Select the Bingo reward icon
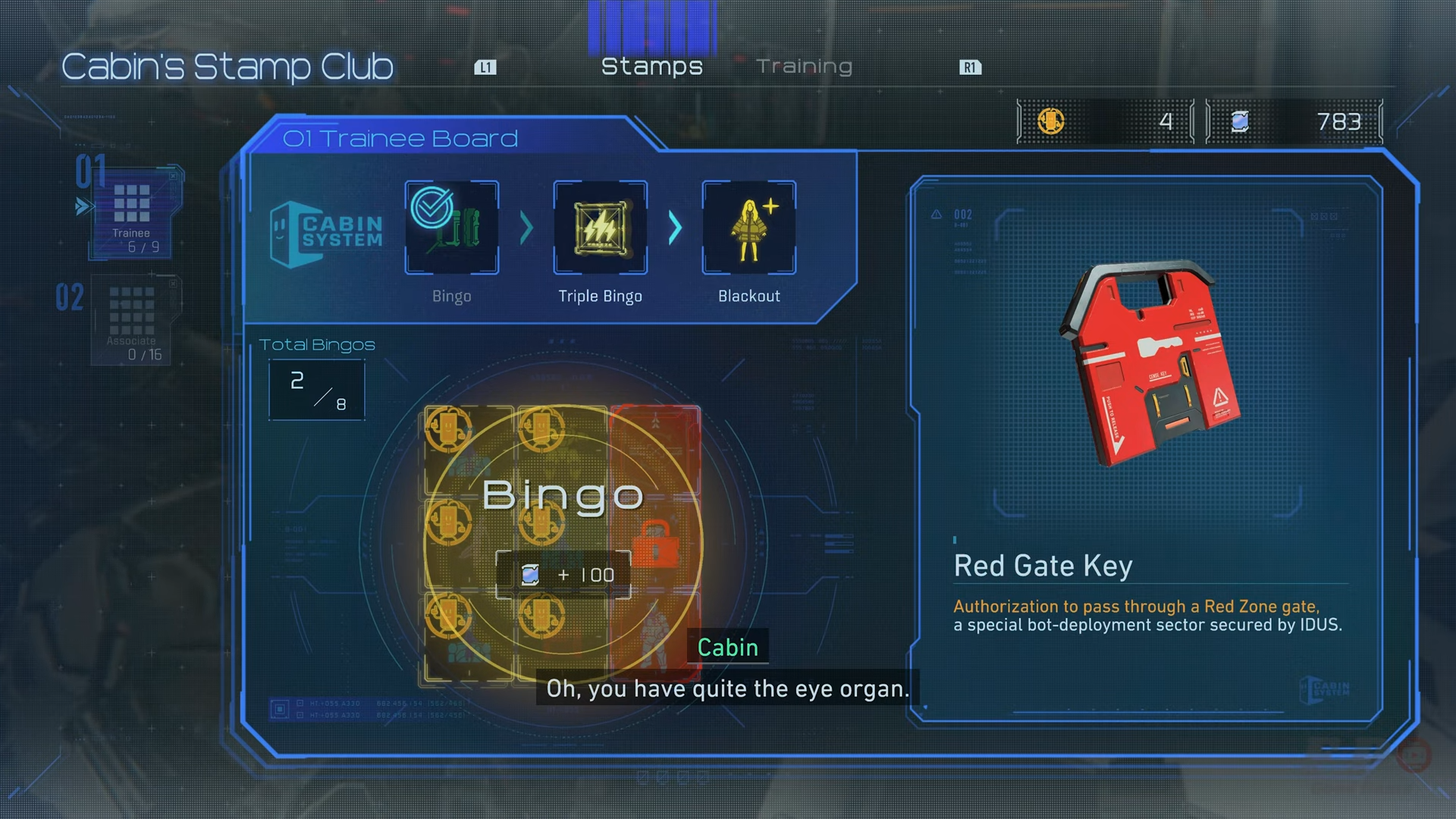The image size is (1456, 819). pos(452,227)
